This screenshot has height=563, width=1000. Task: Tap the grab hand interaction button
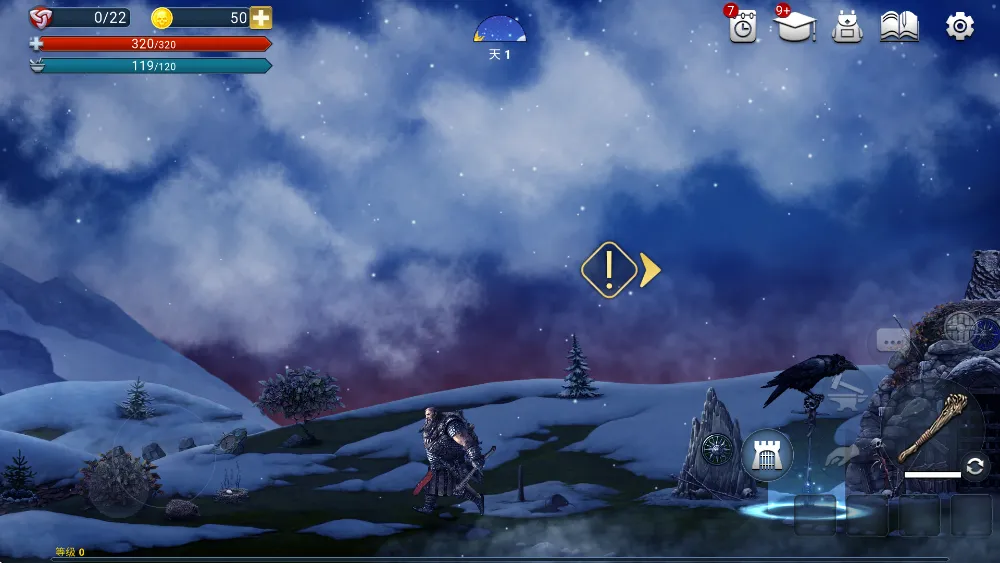pos(842,457)
